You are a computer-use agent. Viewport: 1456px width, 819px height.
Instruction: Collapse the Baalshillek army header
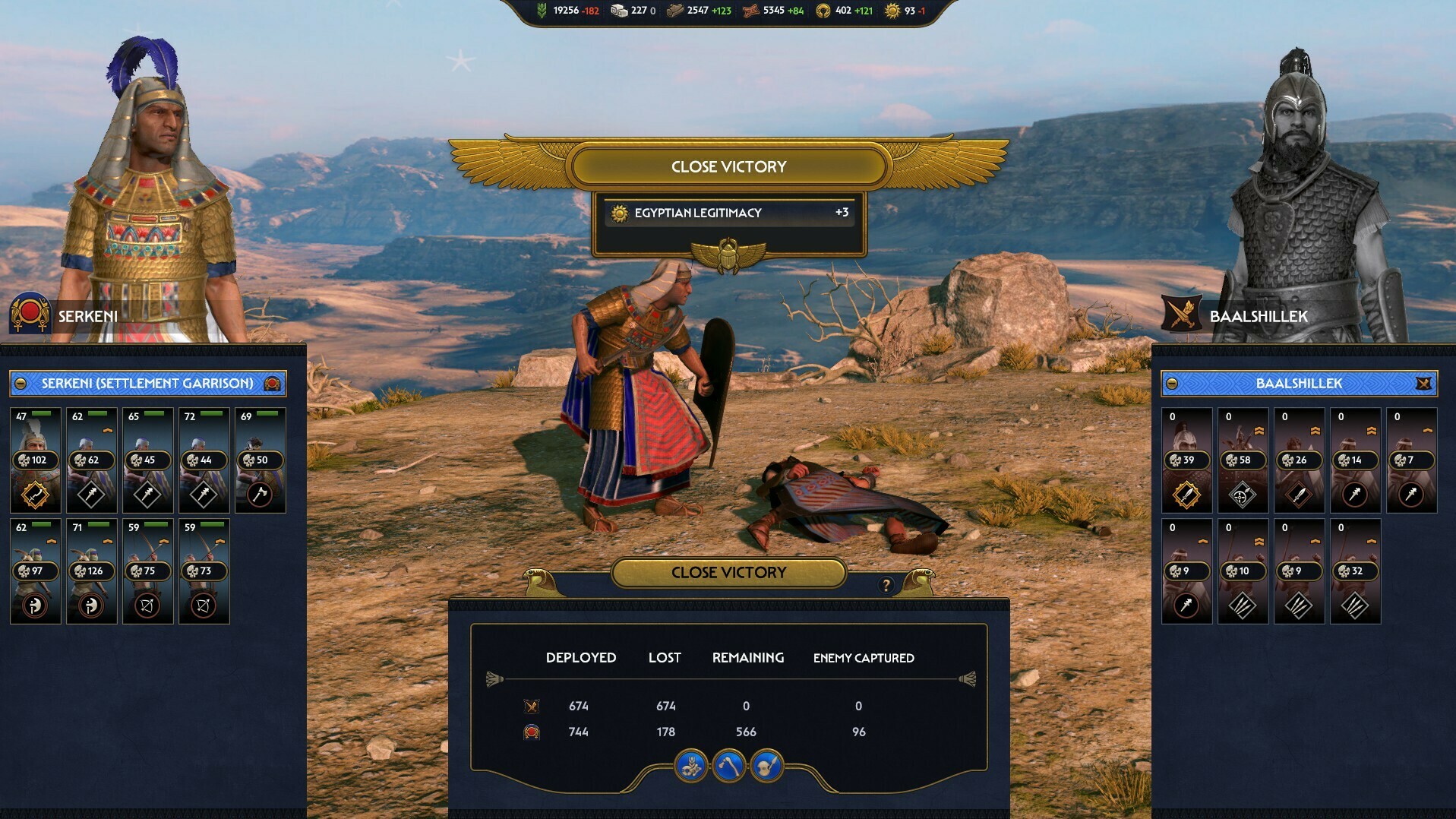coord(1172,384)
